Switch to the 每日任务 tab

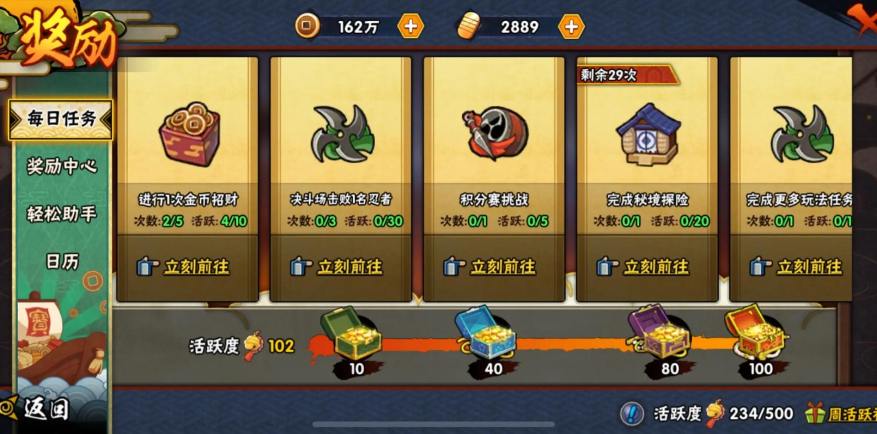point(62,119)
